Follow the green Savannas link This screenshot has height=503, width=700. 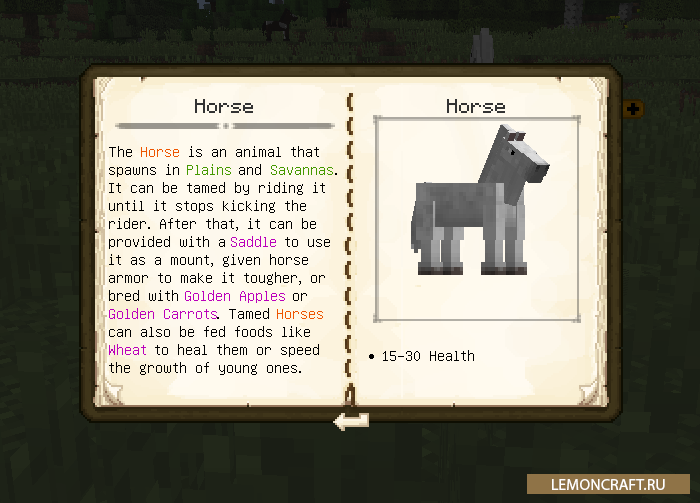click(x=301, y=170)
